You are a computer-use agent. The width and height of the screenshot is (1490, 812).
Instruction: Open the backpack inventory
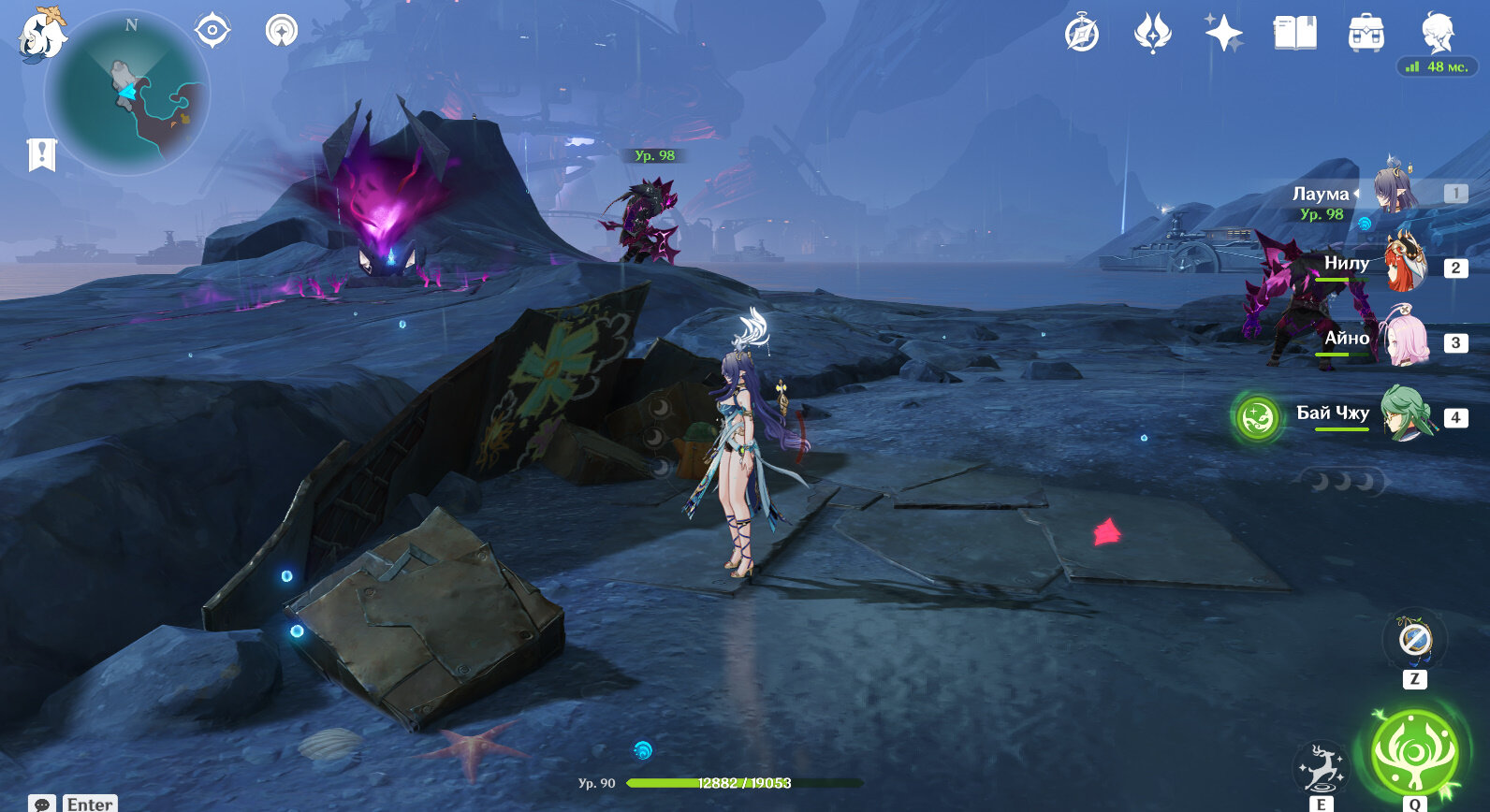click(x=1366, y=34)
